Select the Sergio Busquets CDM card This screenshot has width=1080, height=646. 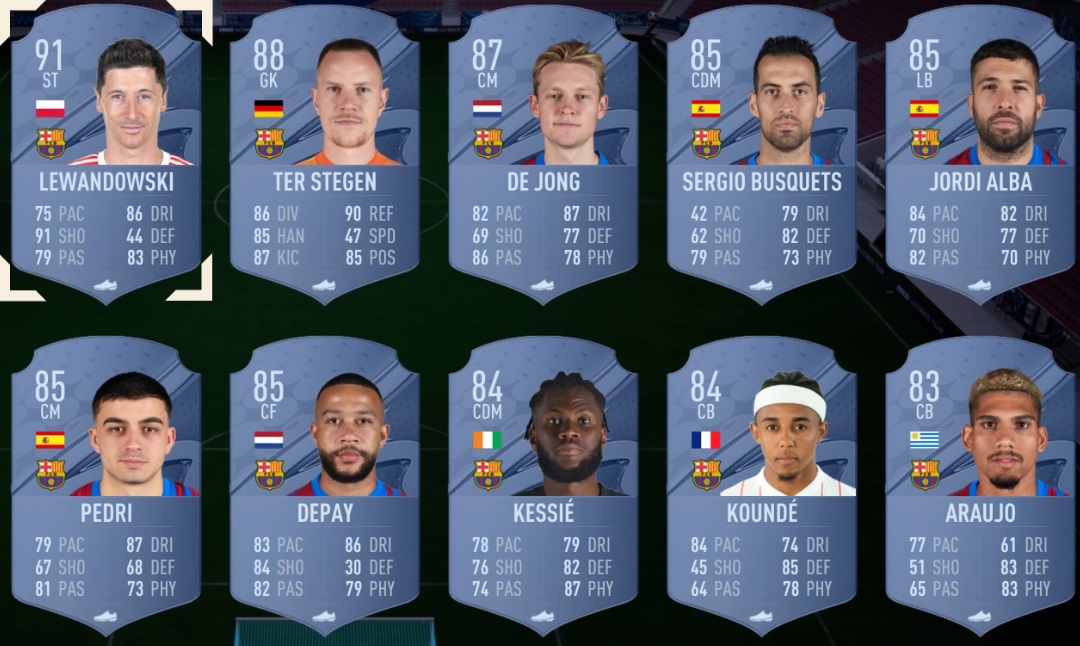click(762, 150)
